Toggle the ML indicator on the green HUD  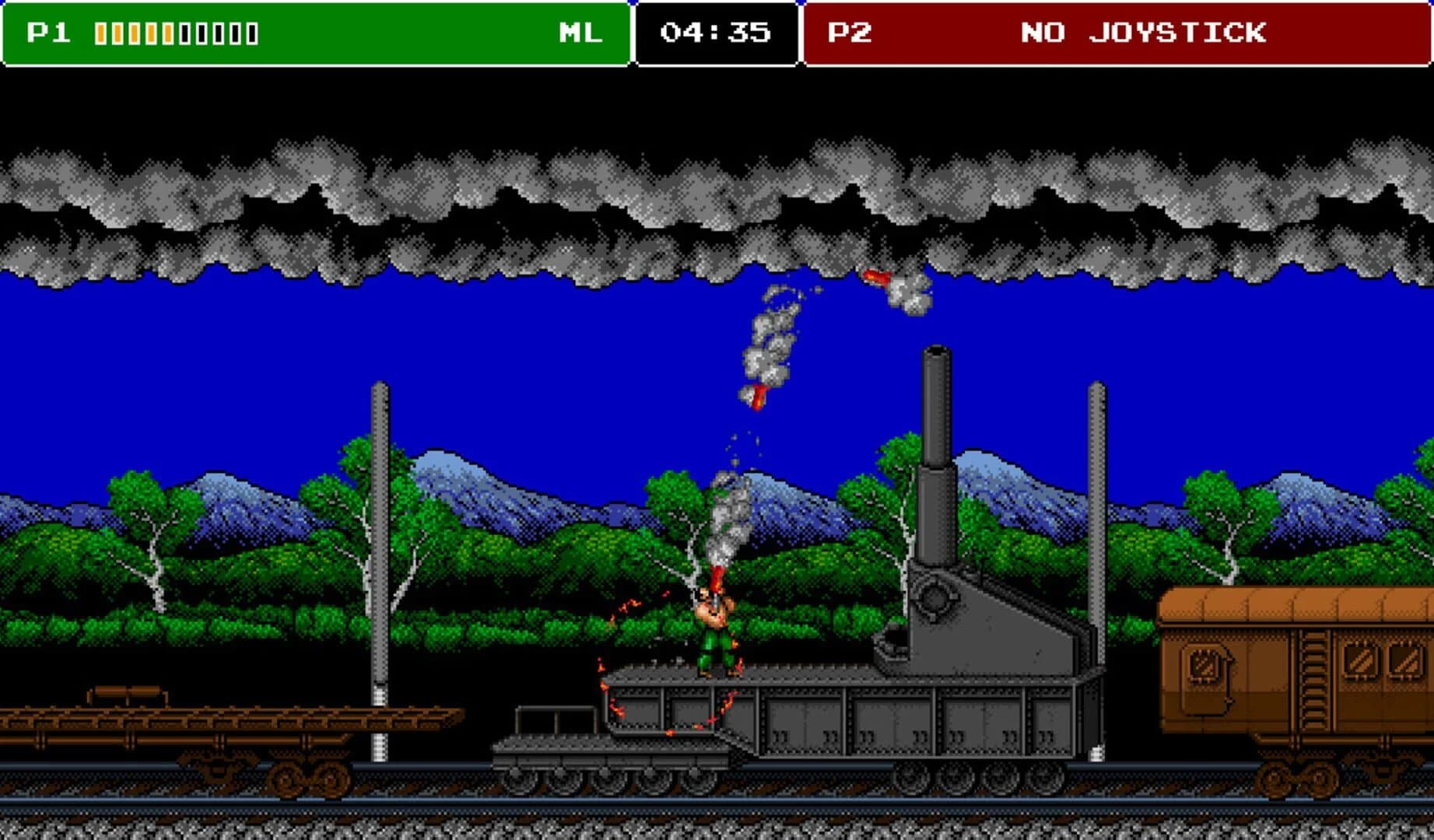point(580,33)
